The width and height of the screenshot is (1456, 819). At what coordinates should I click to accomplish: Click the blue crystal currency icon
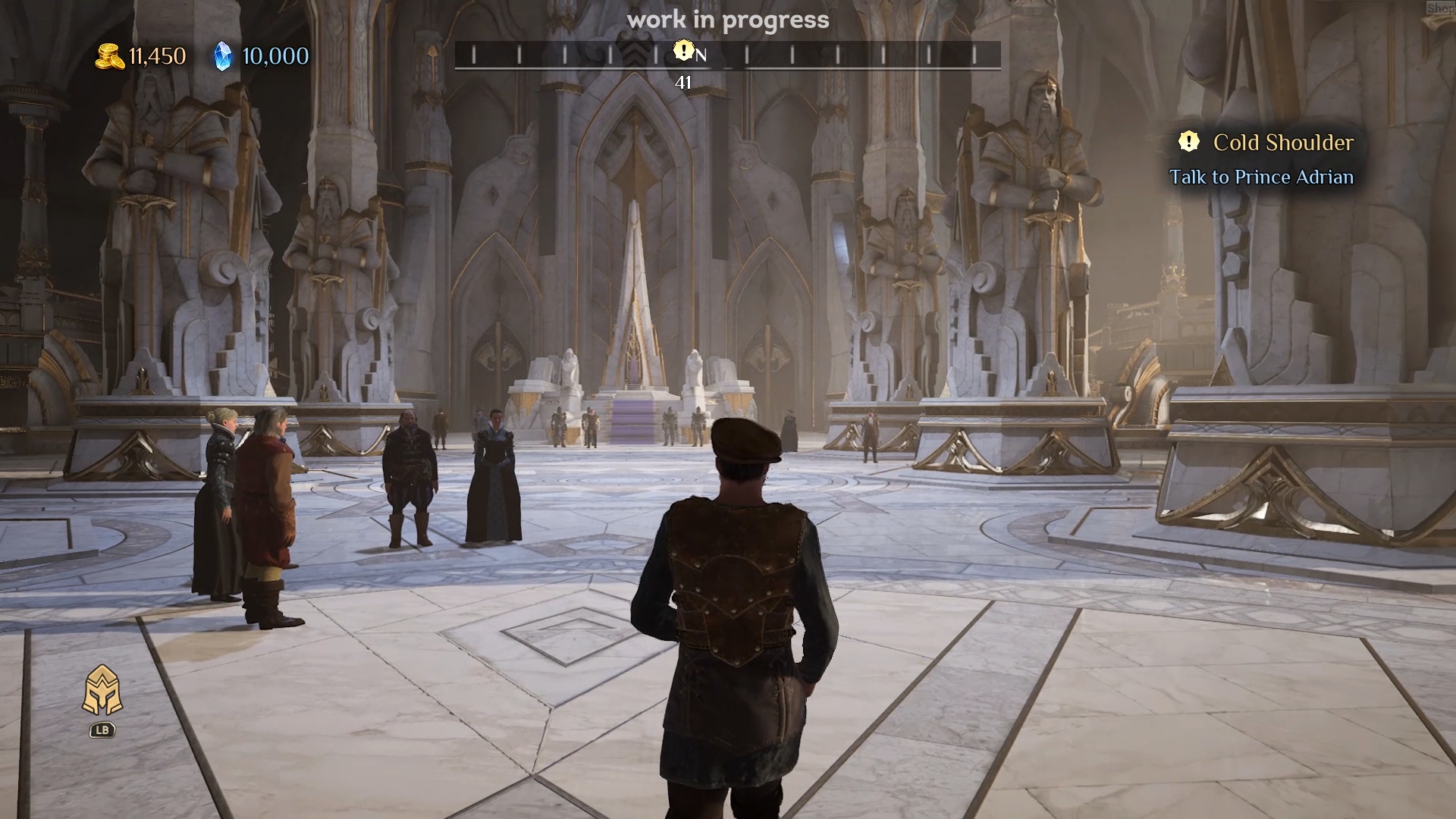(222, 56)
